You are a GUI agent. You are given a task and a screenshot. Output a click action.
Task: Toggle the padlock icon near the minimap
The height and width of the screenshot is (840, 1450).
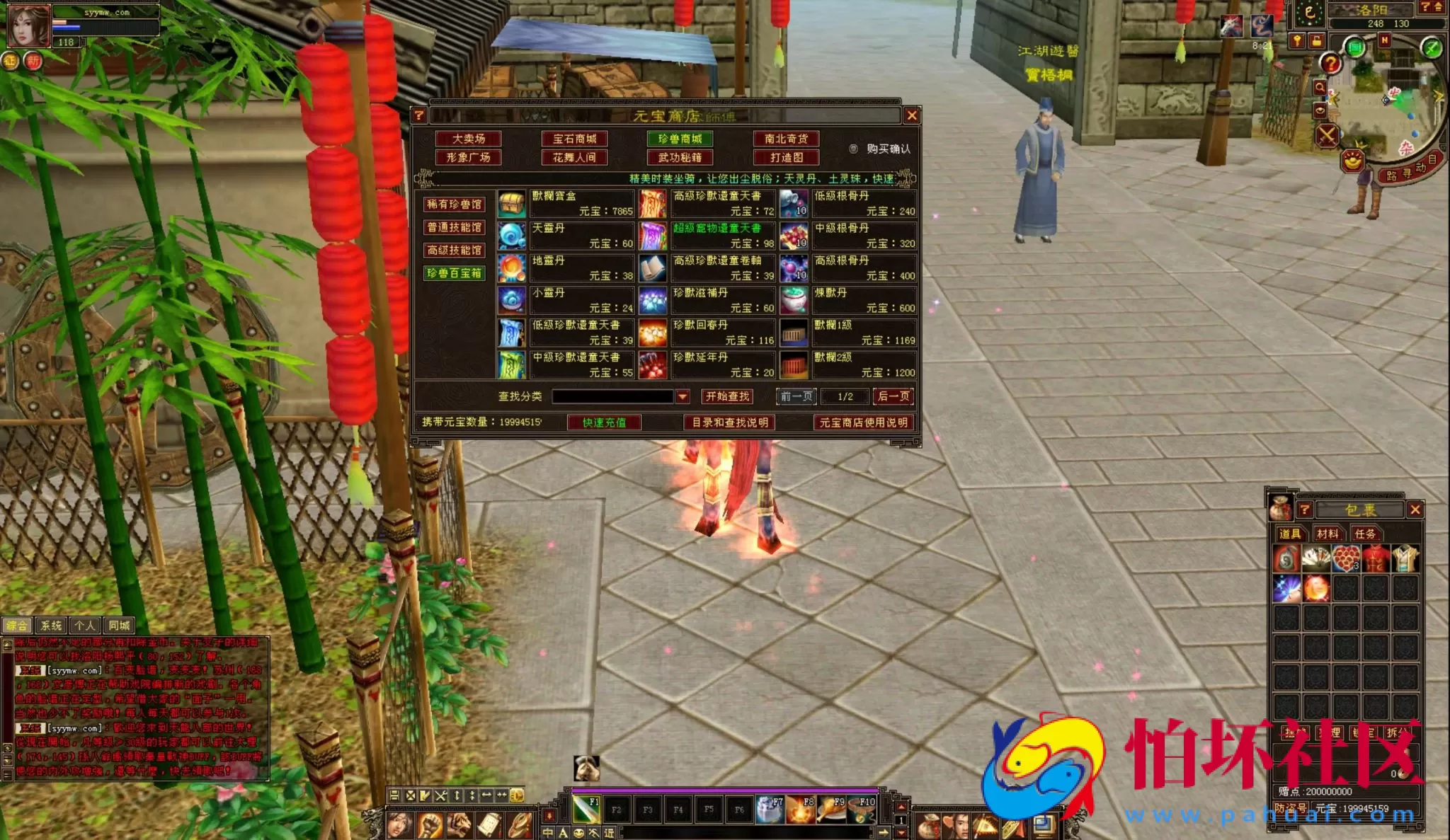click(x=1318, y=42)
